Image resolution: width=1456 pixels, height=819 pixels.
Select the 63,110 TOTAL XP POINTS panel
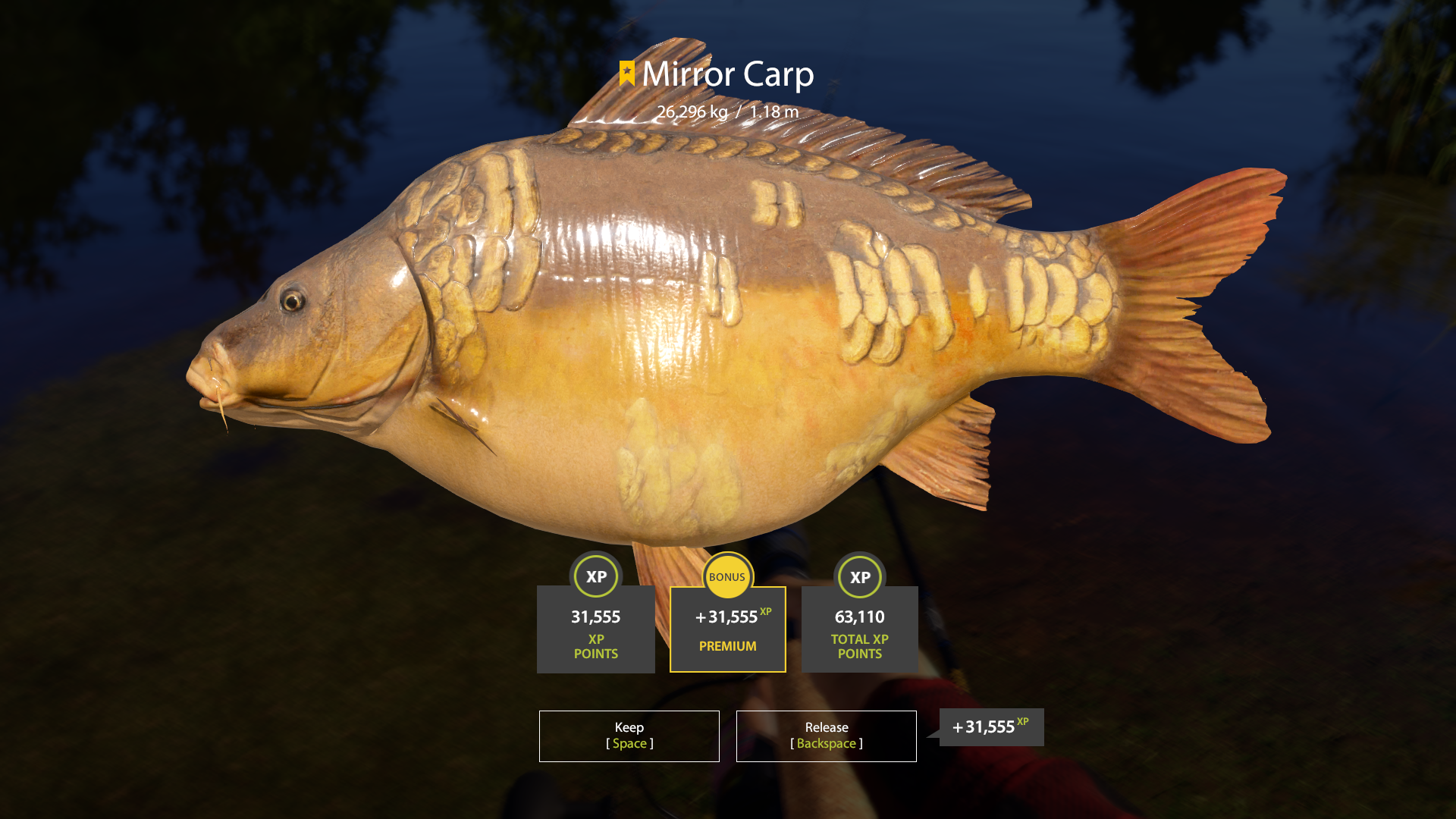(x=860, y=629)
